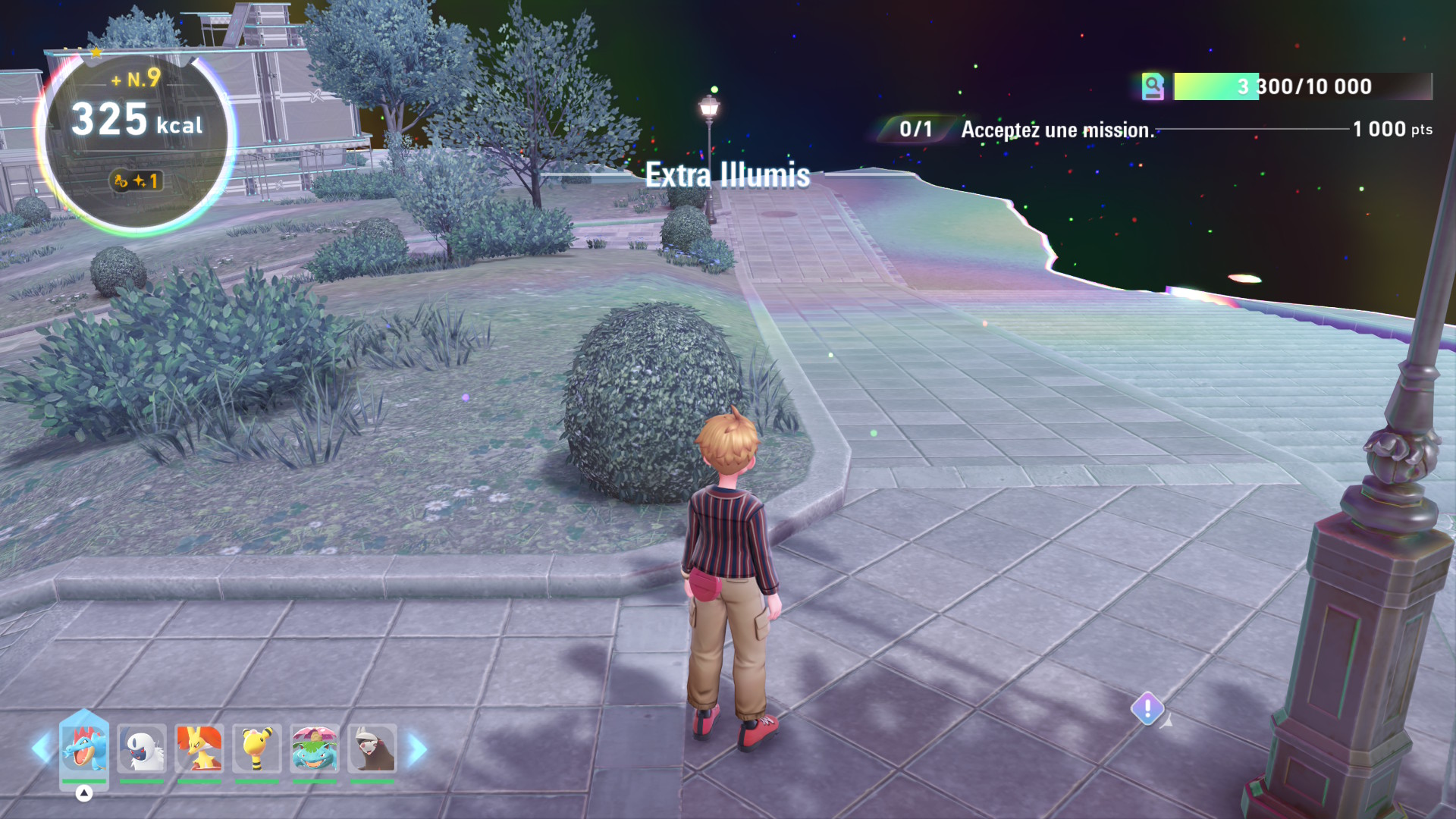The height and width of the screenshot is (819, 1456).
Task: Choose Excadrill from the party bar
Action: coord(372,748)
